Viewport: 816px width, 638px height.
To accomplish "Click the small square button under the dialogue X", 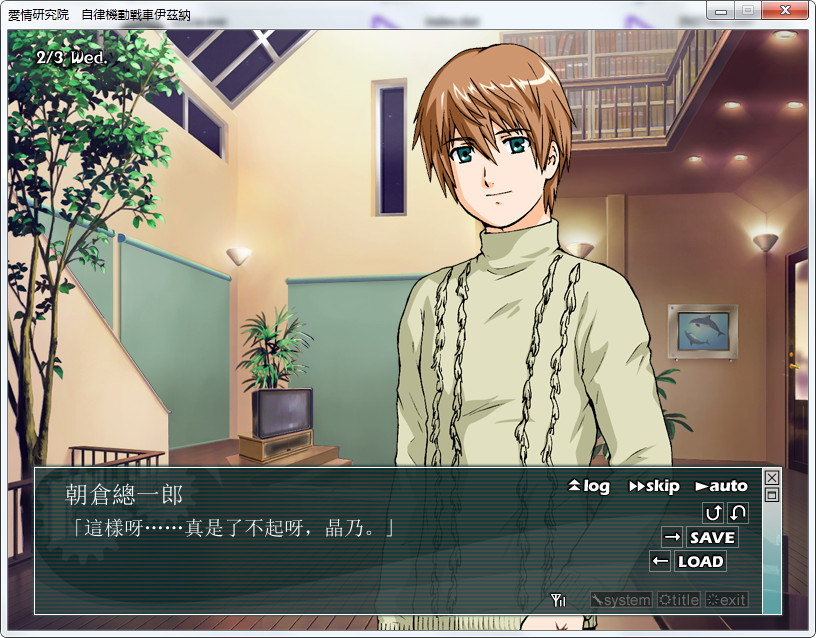I will click(x=771, y=494).
